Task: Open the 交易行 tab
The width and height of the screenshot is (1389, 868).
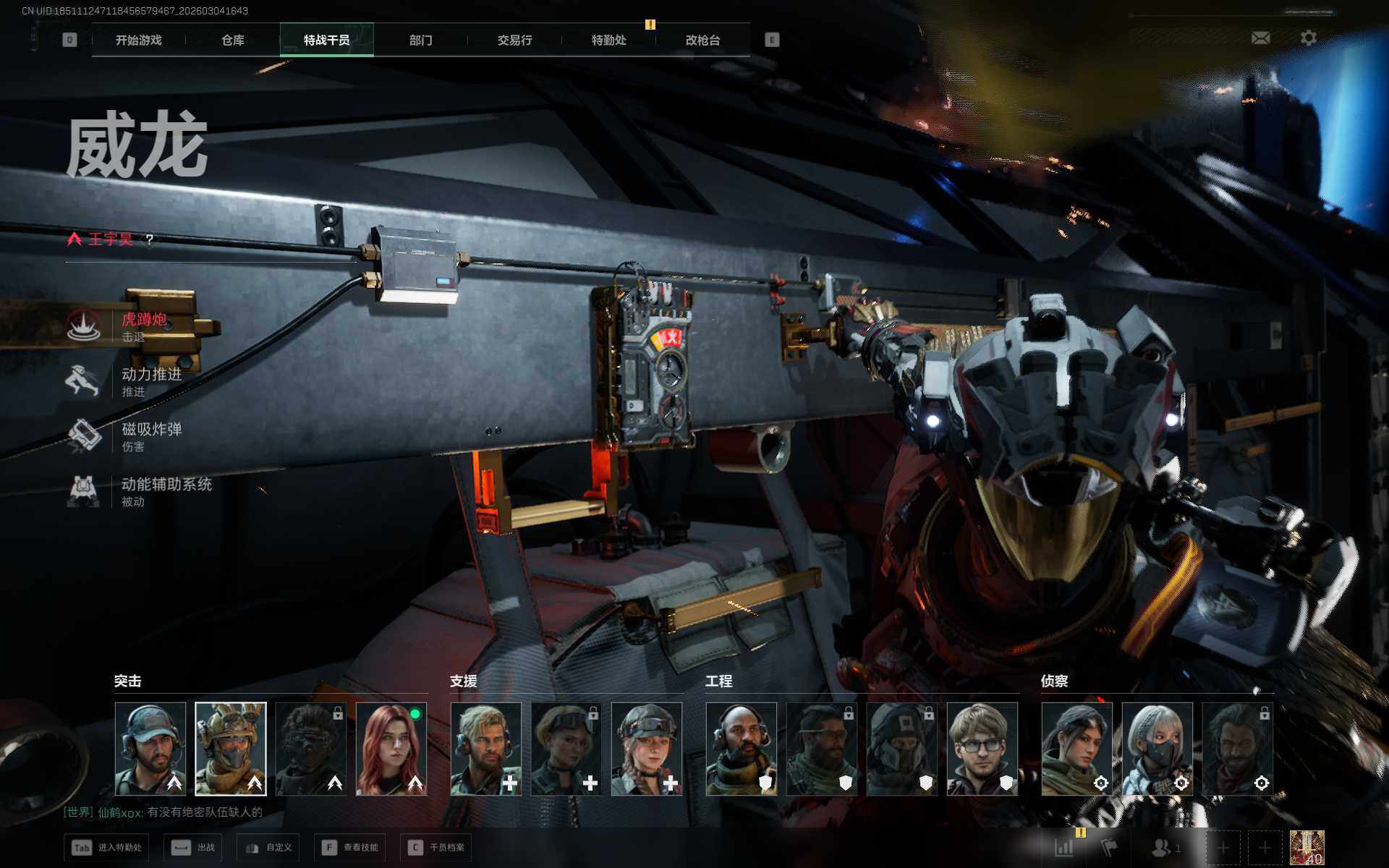Action: (x=514, y=41)
